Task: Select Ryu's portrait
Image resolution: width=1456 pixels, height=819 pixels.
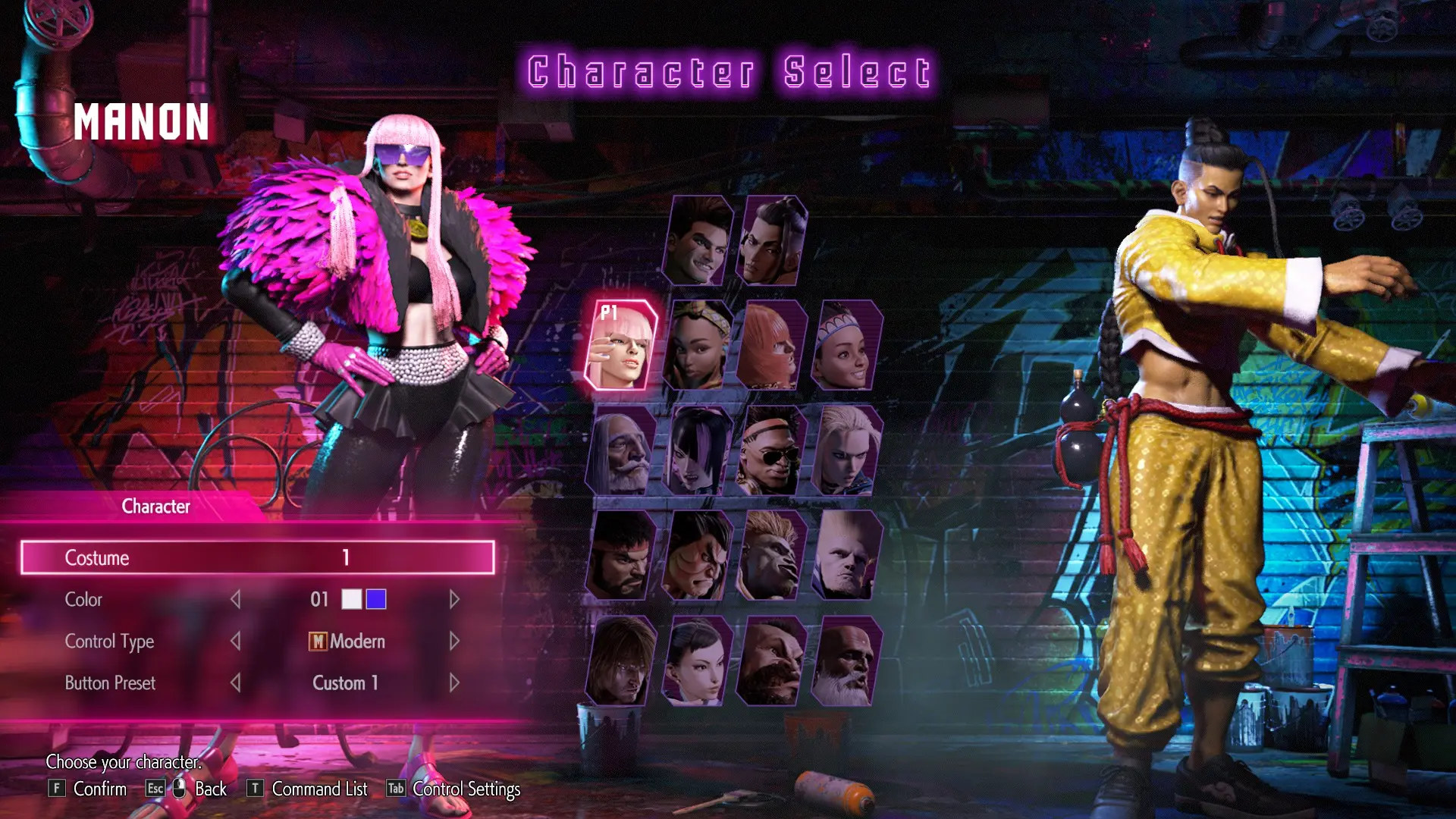Action: coord(622,556)
